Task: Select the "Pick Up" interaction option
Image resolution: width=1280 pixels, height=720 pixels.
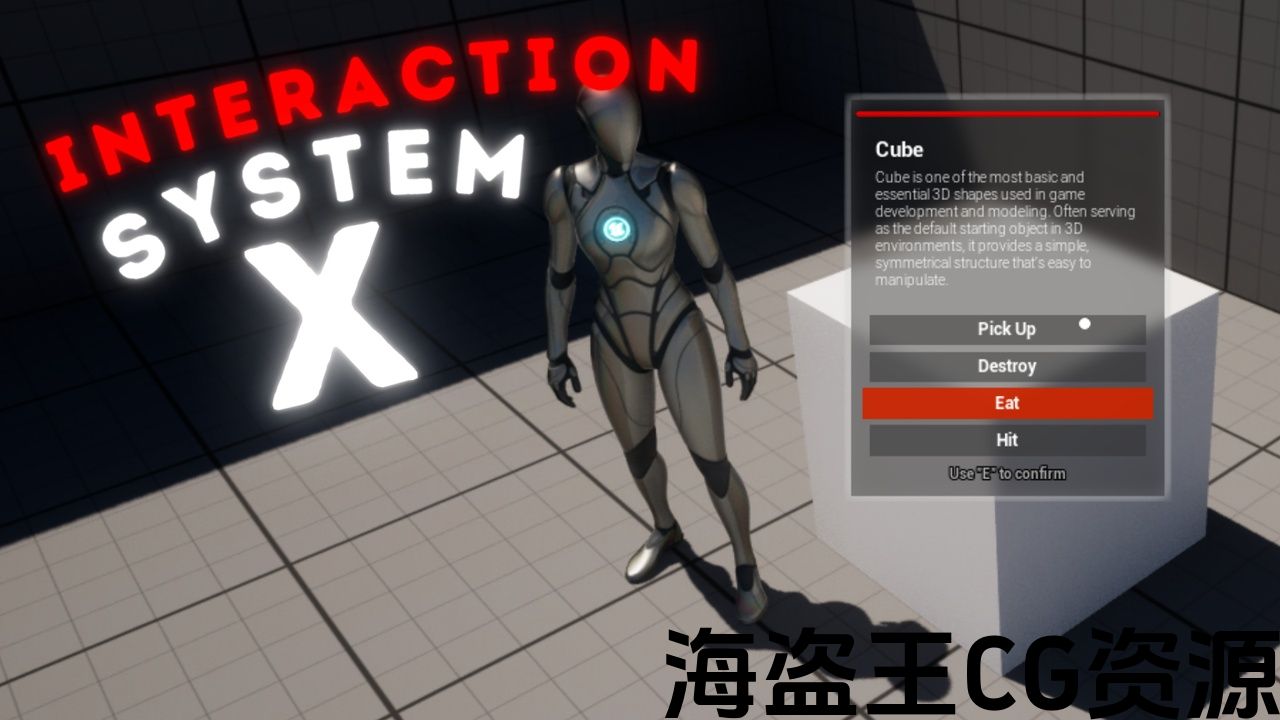Action: pos(1007,329)
